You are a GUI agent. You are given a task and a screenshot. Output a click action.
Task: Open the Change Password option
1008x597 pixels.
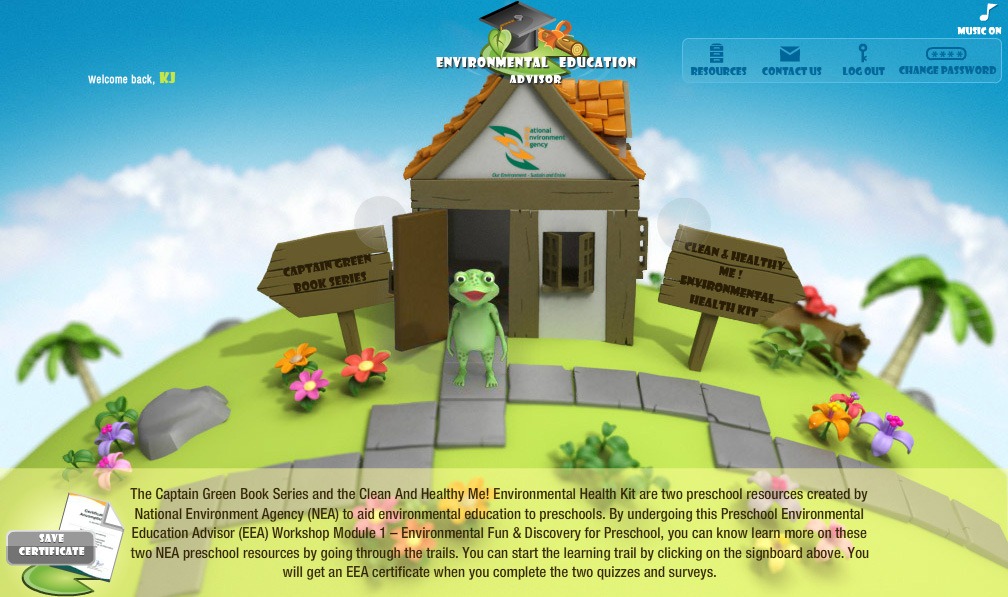[x=947, y=60]
